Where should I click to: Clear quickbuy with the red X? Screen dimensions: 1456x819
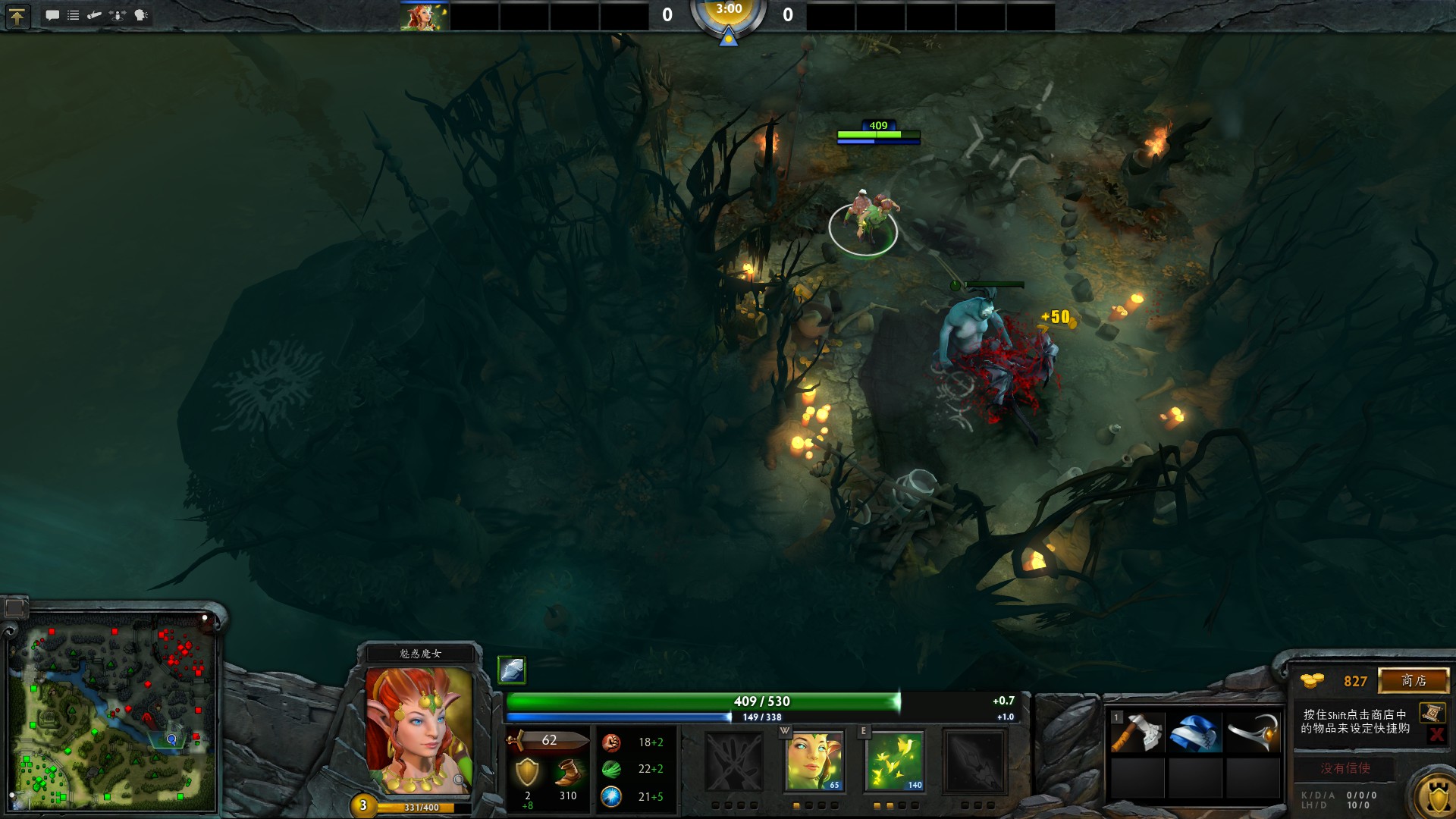point(1436,733)
